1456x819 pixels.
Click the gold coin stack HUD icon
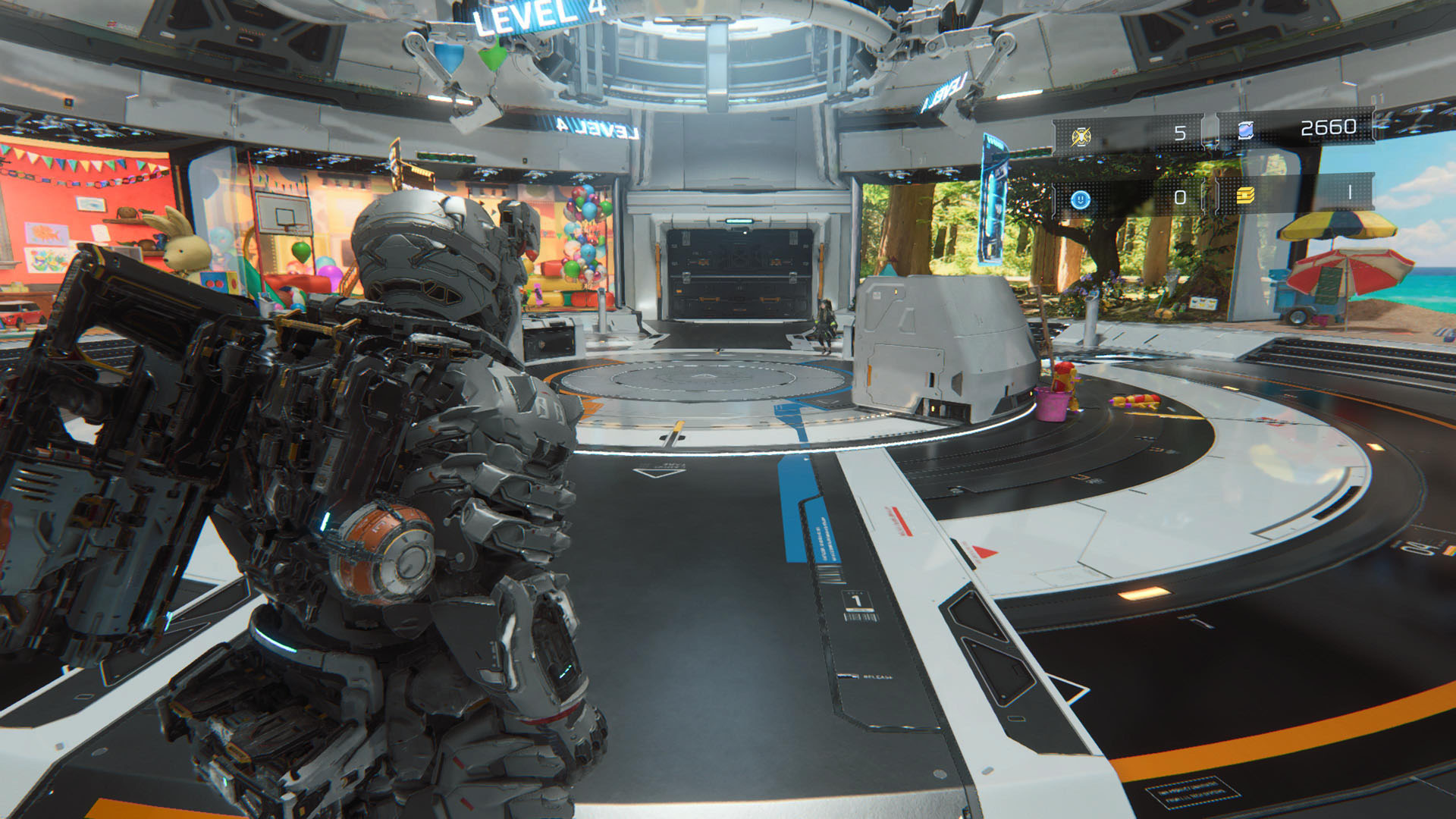(x=1245, y=196)
